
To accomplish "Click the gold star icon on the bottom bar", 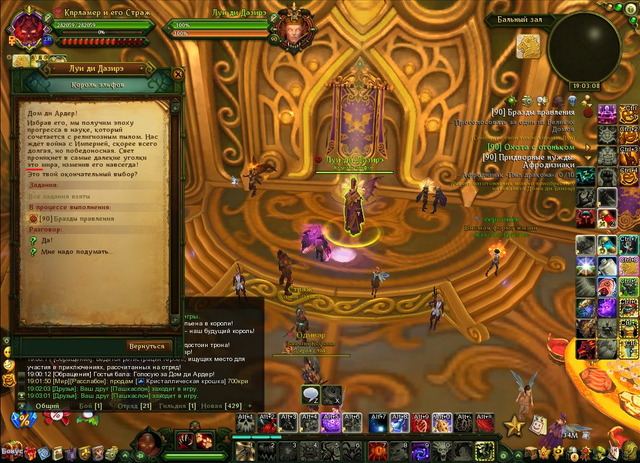I will coord(515,426).
